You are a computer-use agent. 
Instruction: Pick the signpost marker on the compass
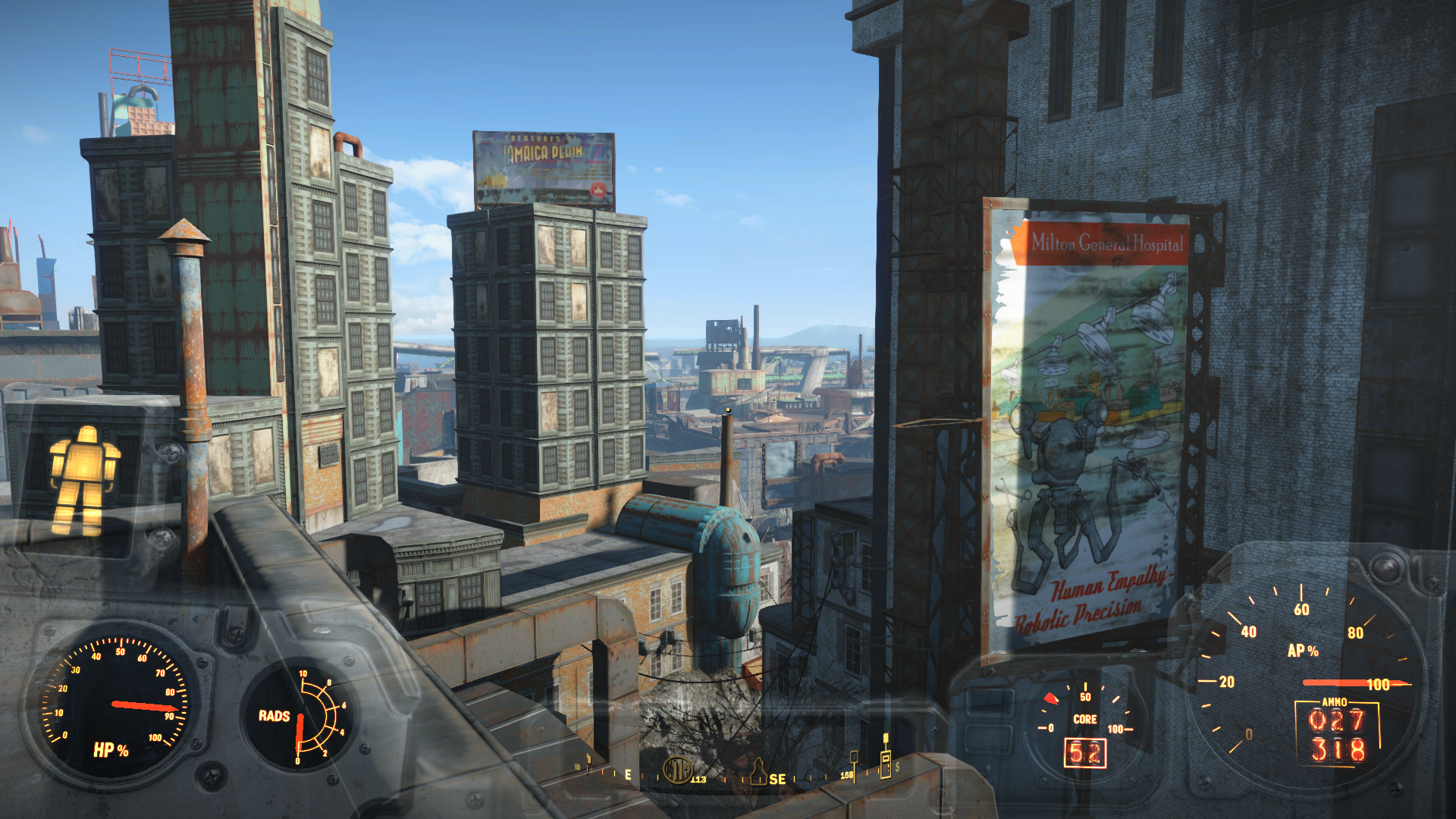[854, 763]
